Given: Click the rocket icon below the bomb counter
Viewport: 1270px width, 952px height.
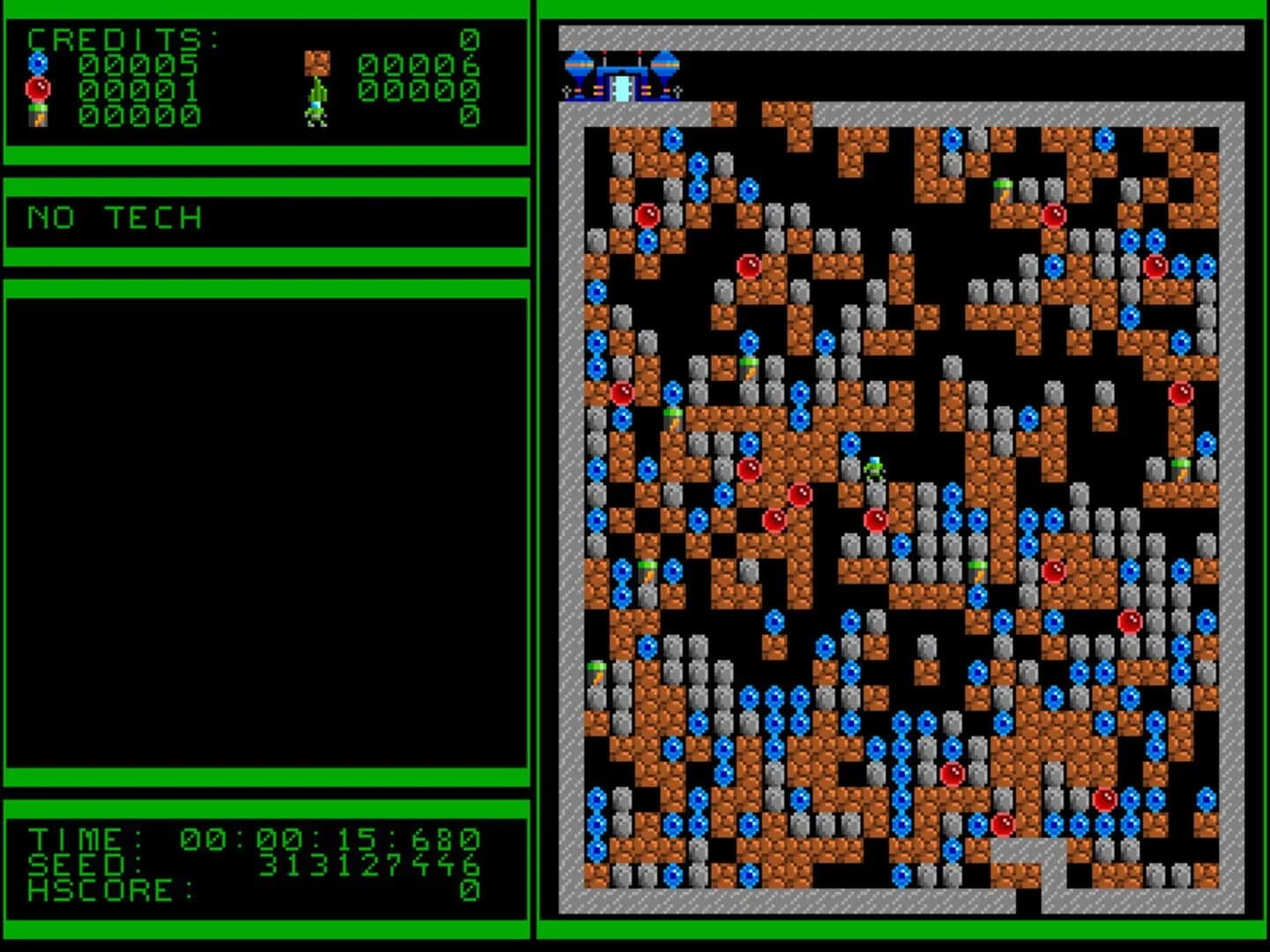Looking at the screenshot, I should [37, 115].
